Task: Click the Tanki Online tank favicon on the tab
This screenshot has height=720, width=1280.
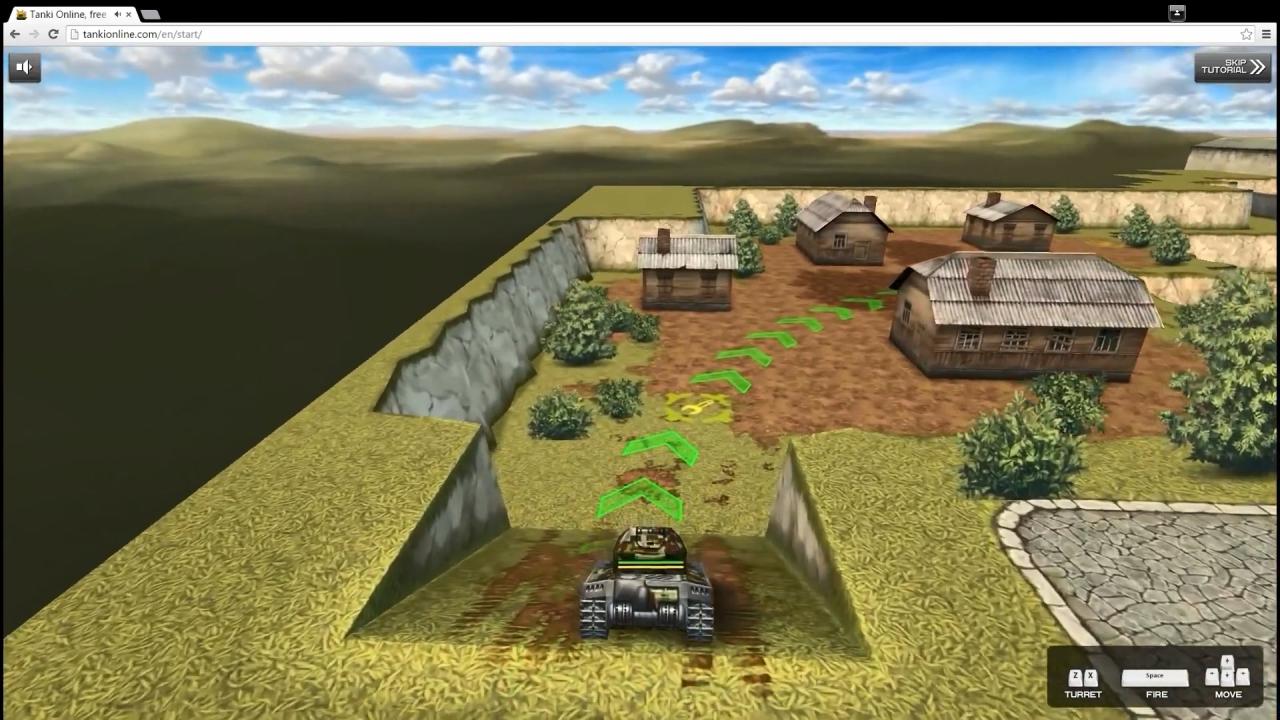Action: (21, 14)
